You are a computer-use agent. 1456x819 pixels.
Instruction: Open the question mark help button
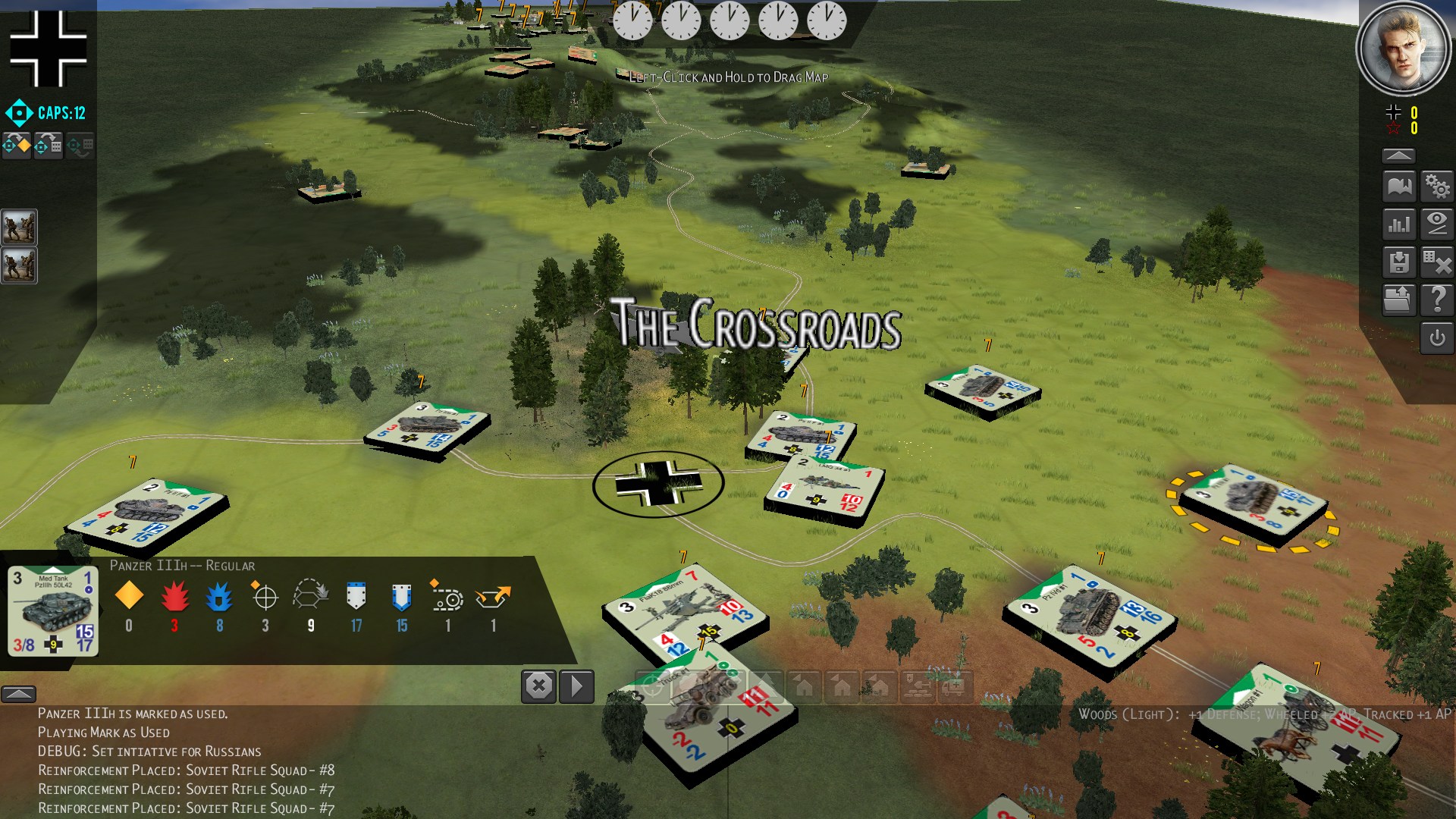click(x=1437, y=300)
